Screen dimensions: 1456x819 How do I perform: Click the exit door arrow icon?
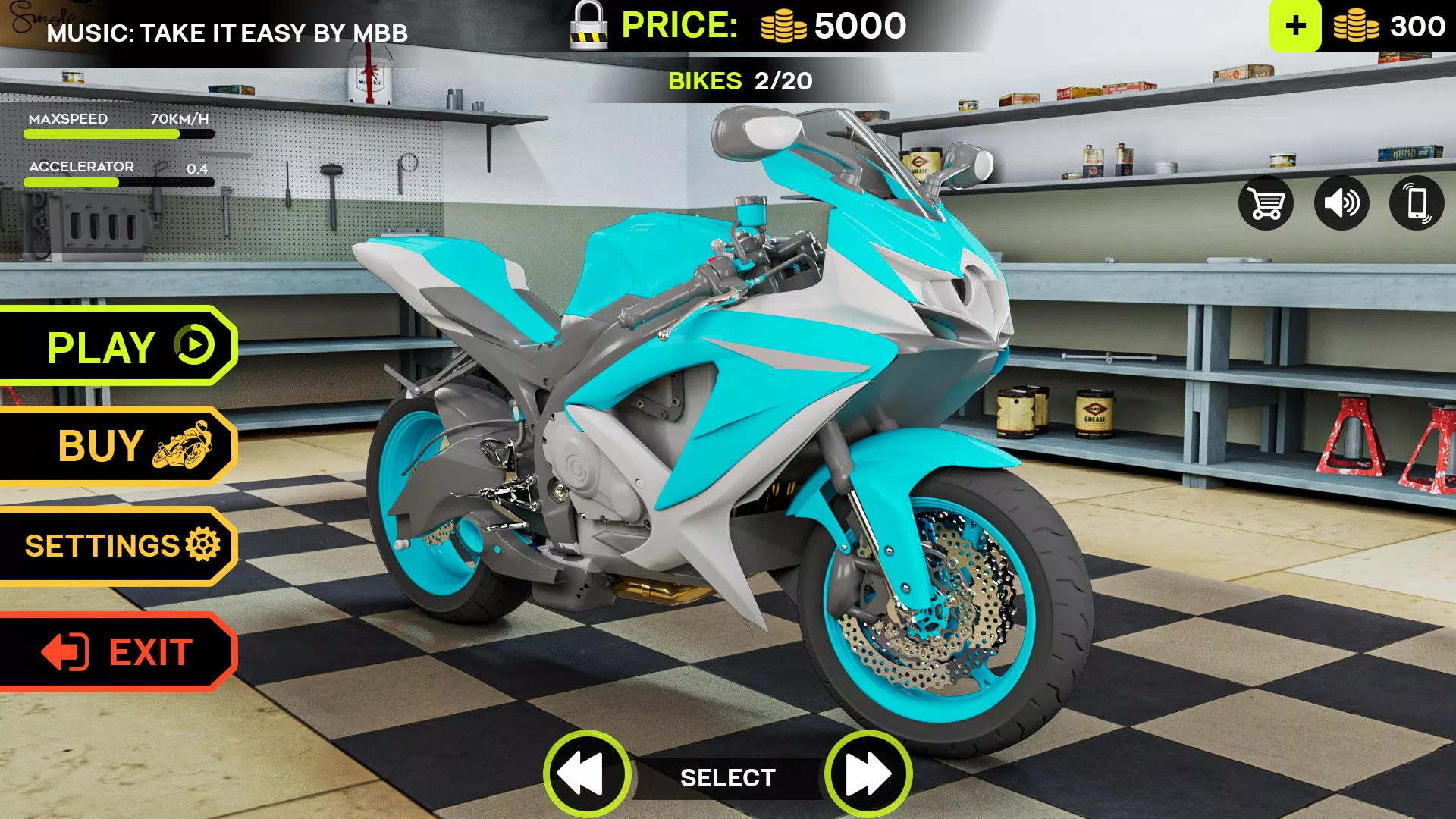pos(64,651)
